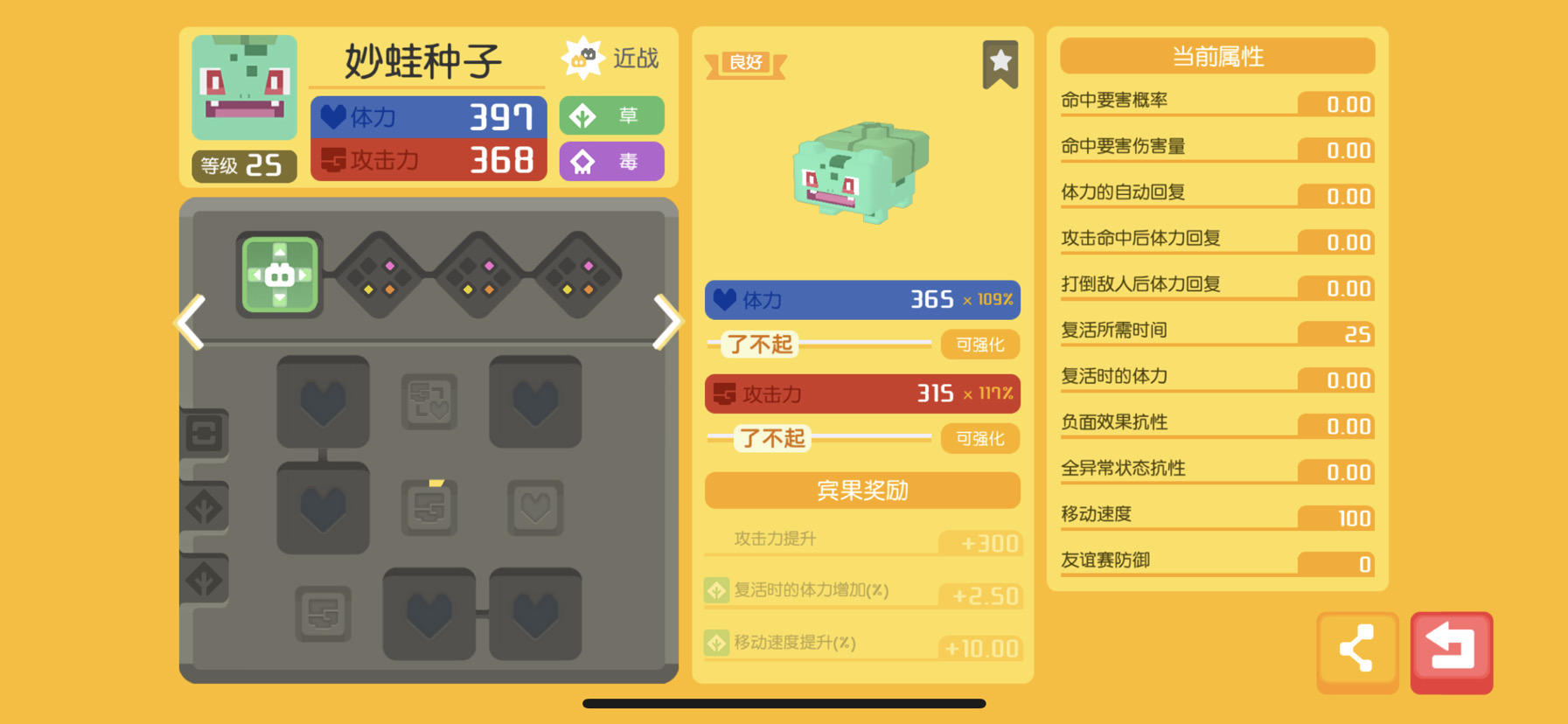Viewport: 1568px width, 724px height.
Task: Open the share icon at bottom right
Action: (1357, 649)
